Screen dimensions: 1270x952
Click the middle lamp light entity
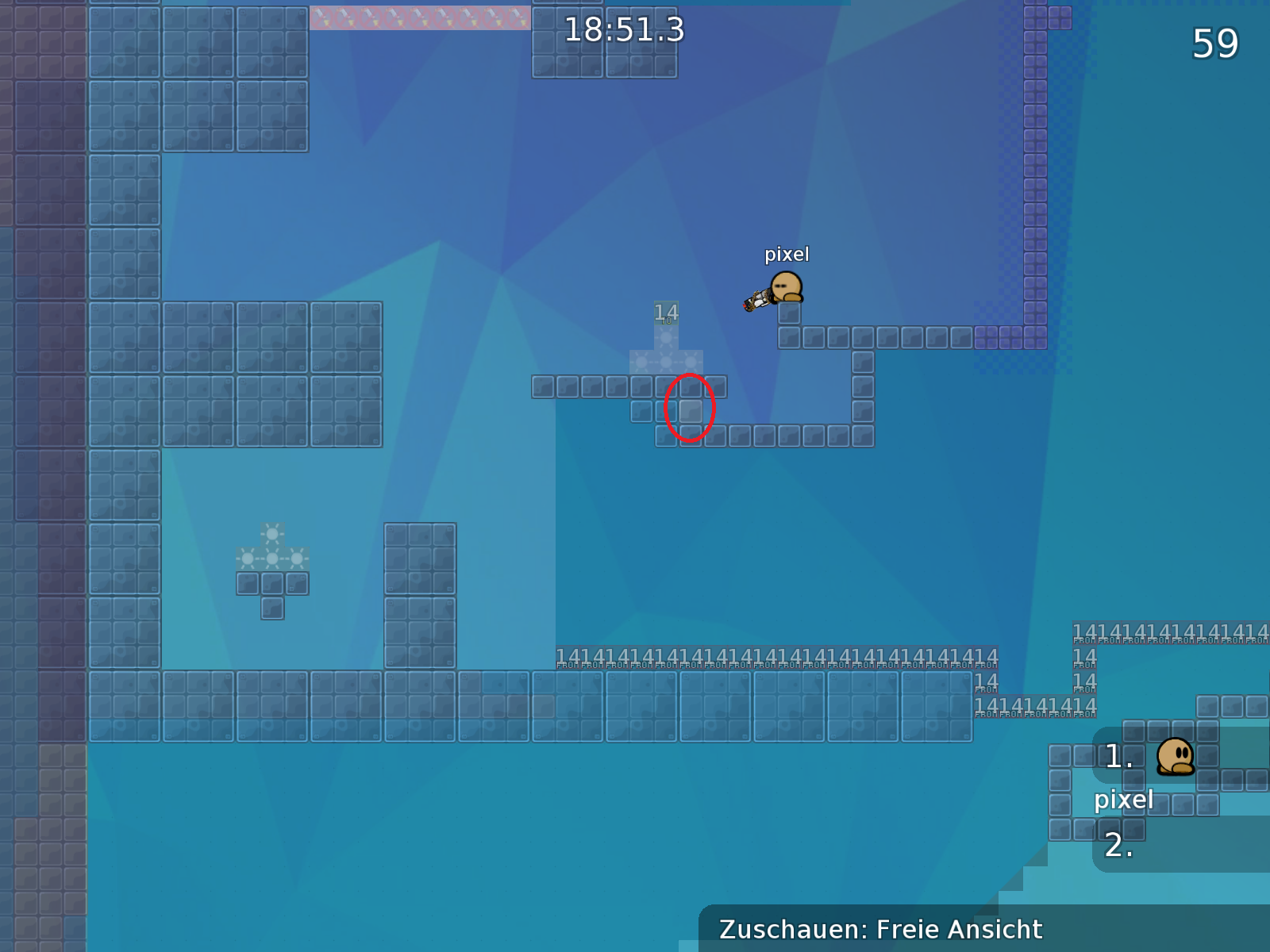pyautogui.click(x=274, y=558)
